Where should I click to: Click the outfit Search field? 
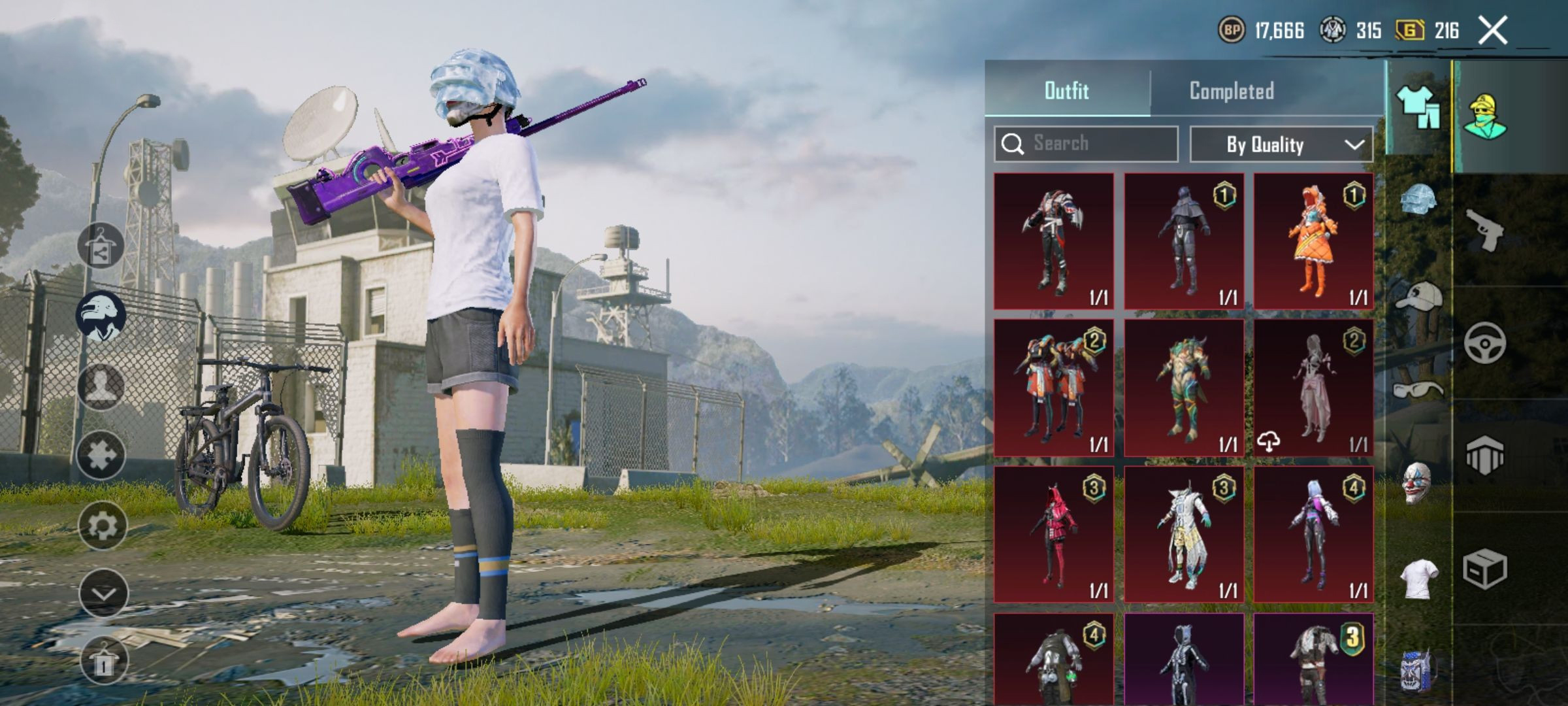pyautogui.click(x=1086, y=144)
